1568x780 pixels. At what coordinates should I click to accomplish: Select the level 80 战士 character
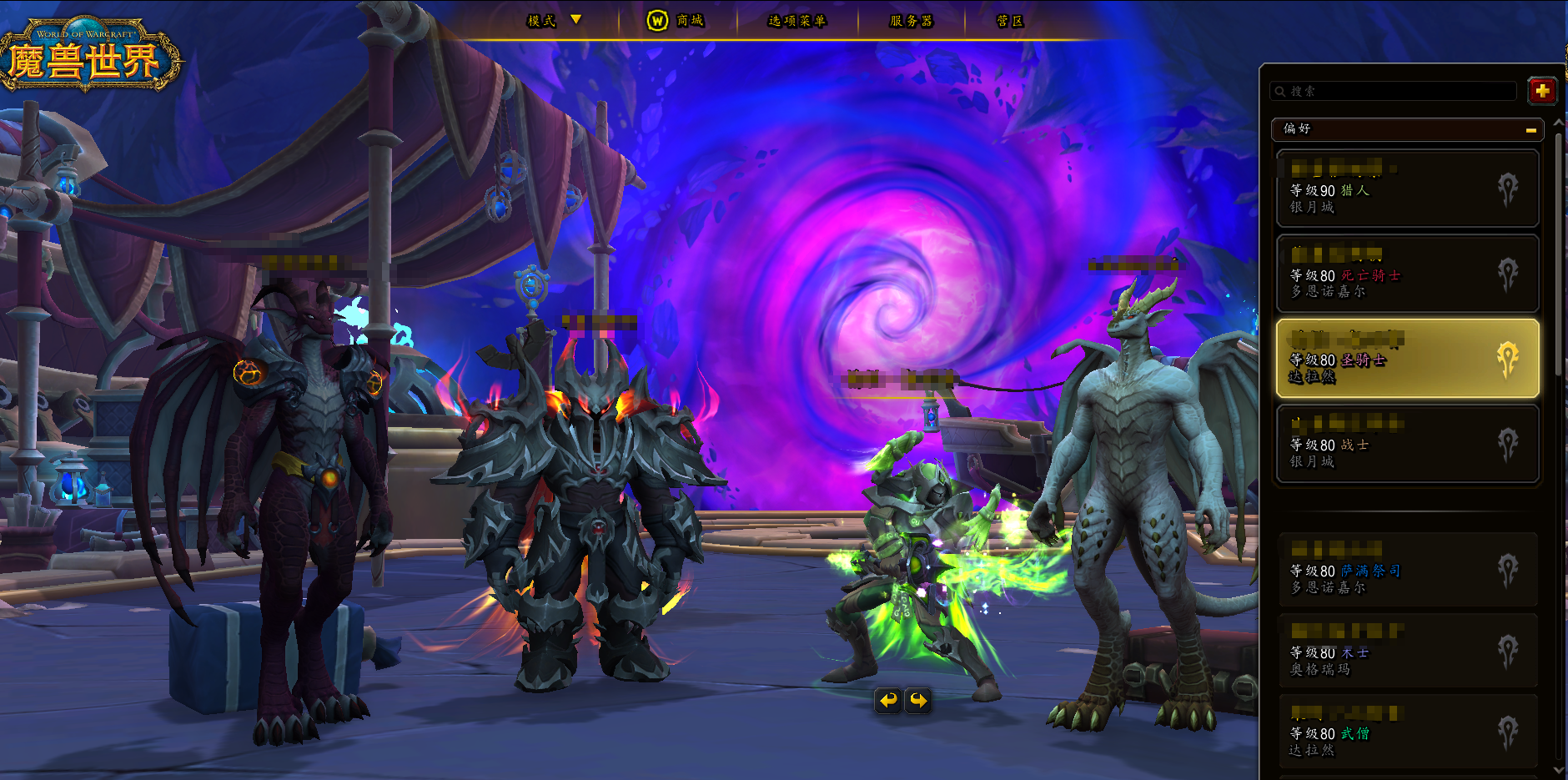click(1407, 444)
